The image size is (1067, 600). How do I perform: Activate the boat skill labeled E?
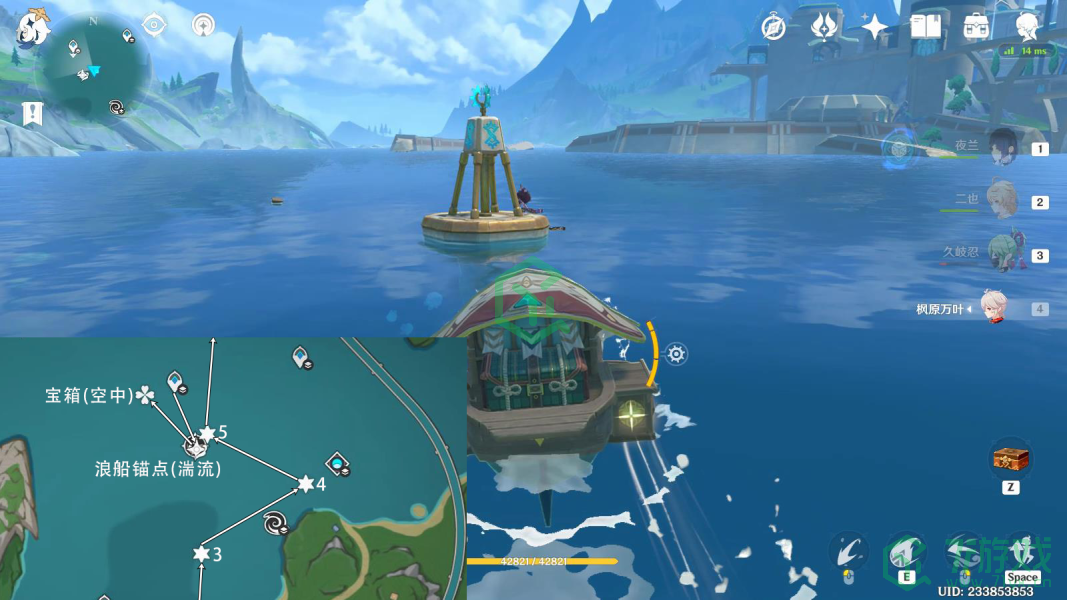tap(905, 553)
